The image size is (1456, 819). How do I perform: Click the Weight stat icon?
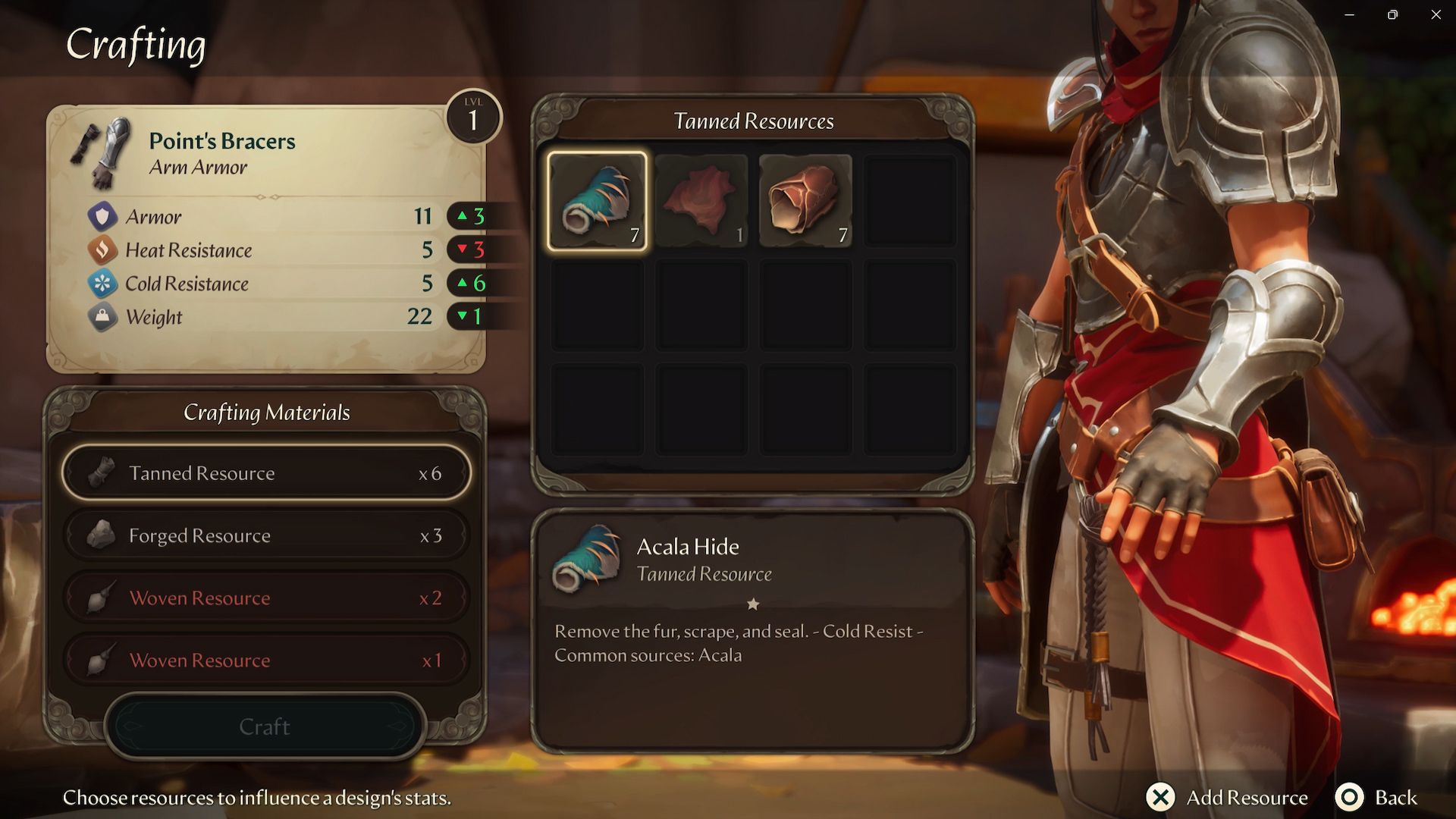coord(103,317)
